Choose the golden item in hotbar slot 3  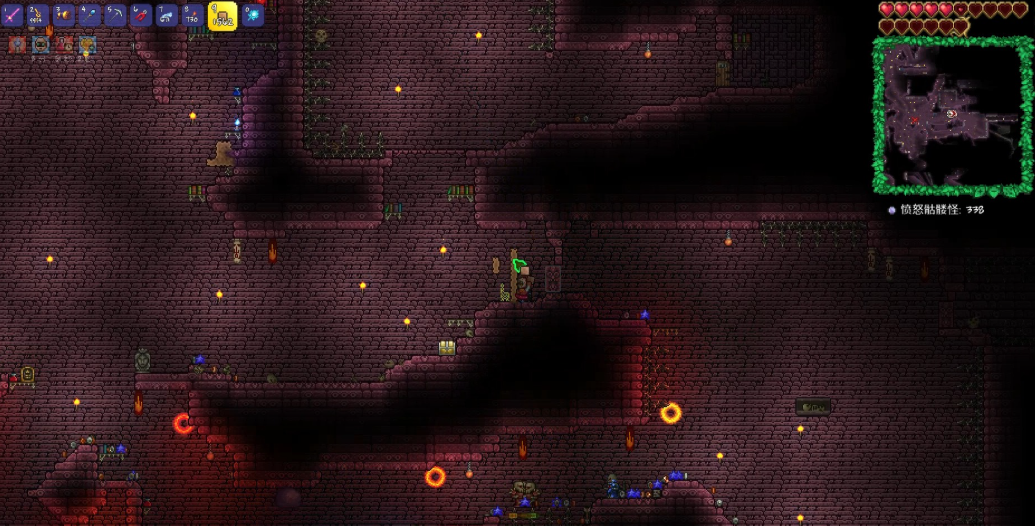[65, 15]
